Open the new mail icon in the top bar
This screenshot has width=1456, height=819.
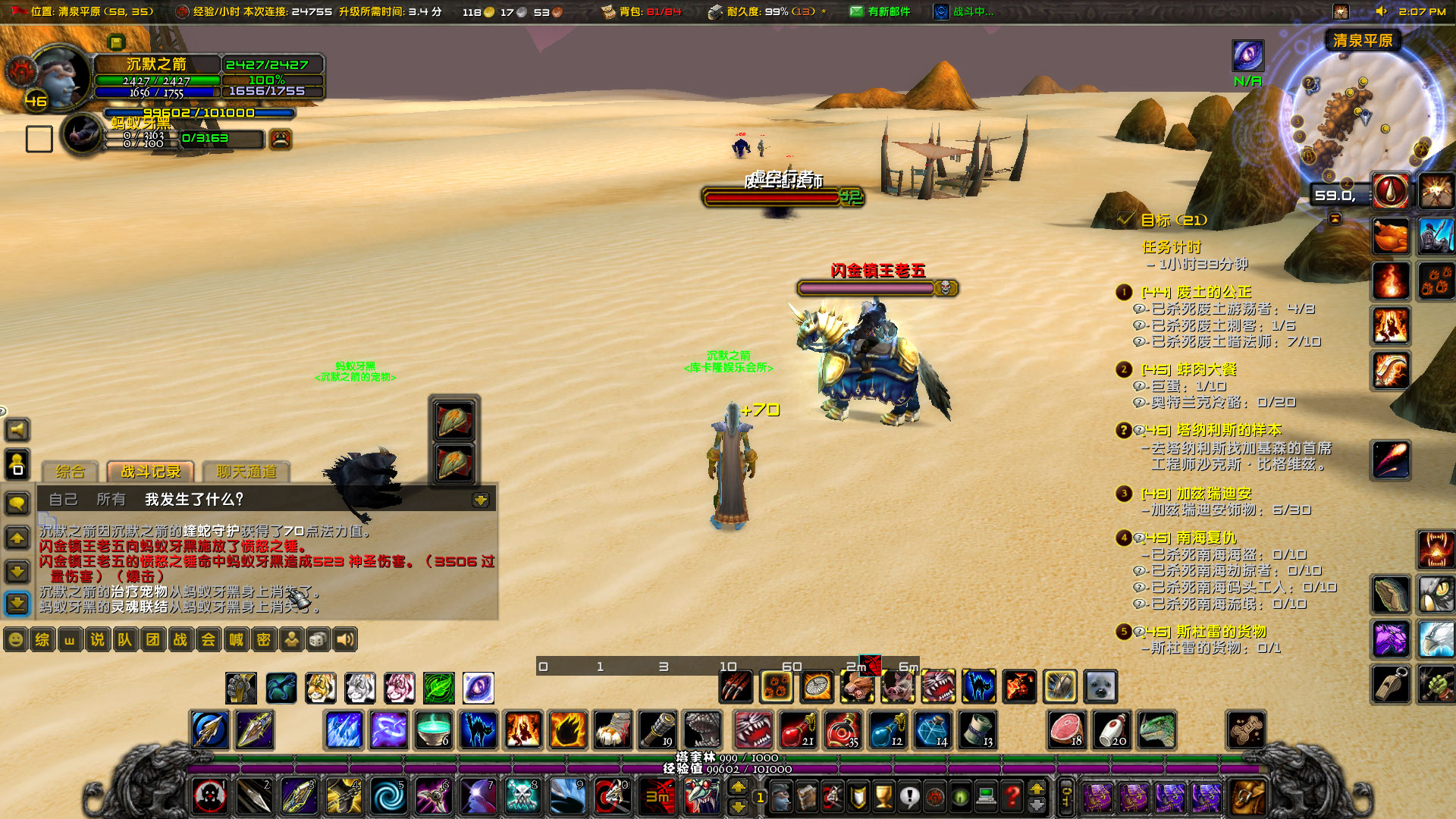[x=856, y=12]
